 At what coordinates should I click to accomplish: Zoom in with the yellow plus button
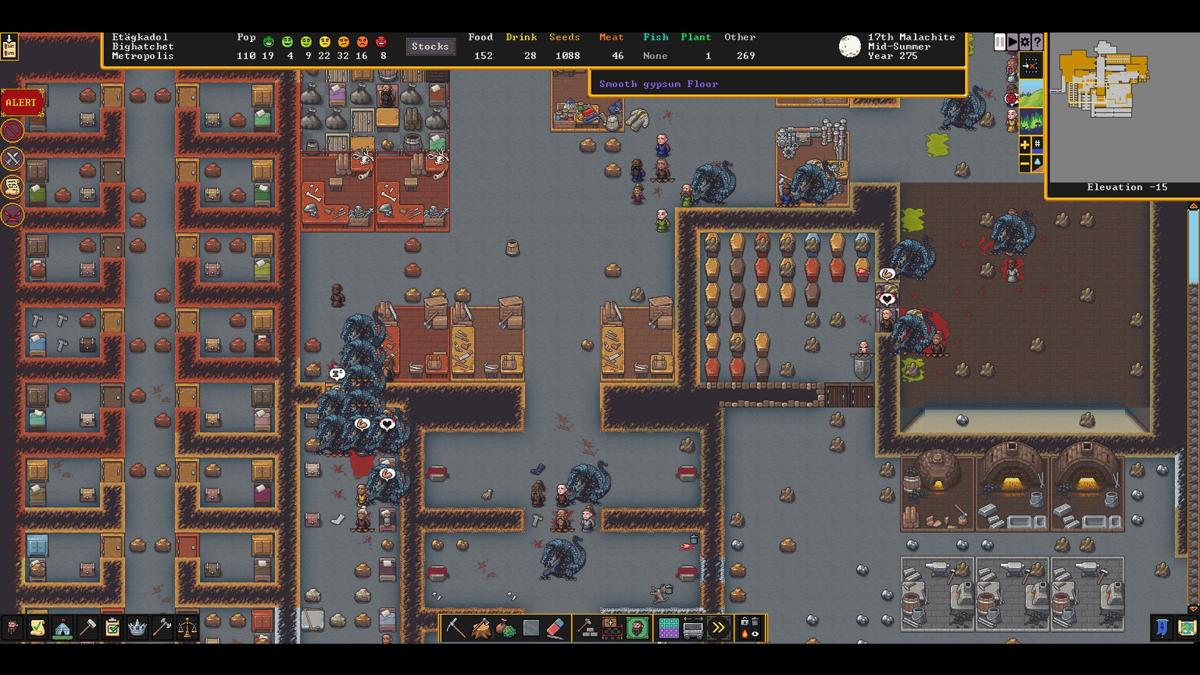(x=1025, y=145)
